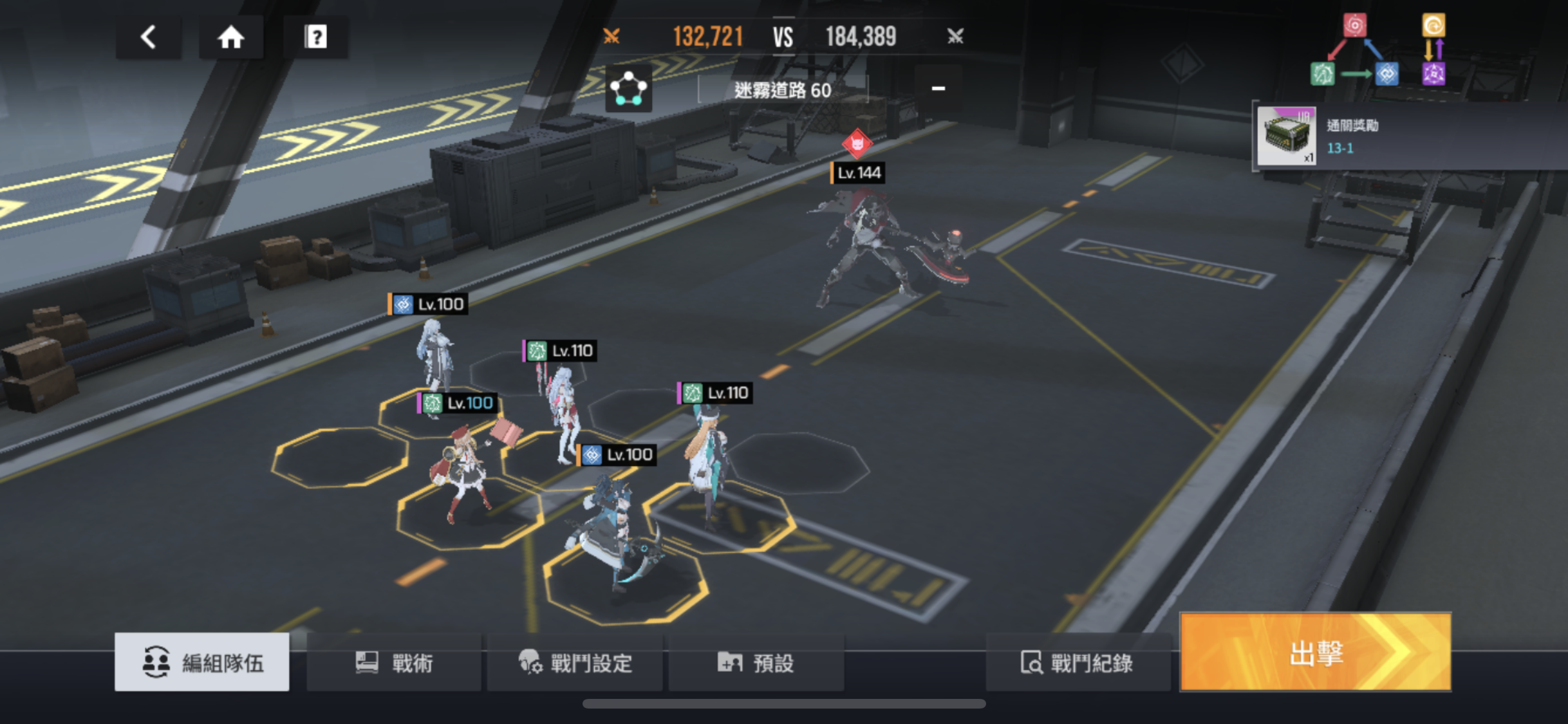The width and height of the screenshot is (1568, 724).
Task: Return to the home screen
Action: [231, 37]
